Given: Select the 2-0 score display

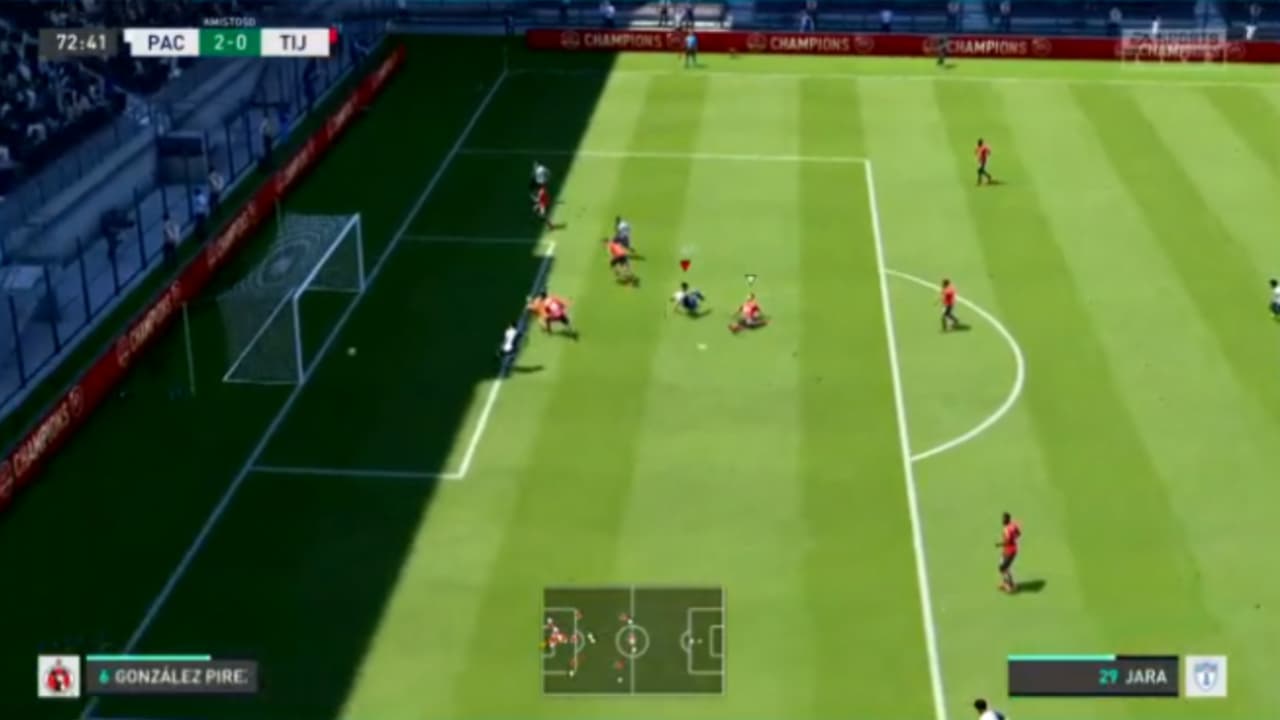Looking at the screenshot, I should (230, 43).
